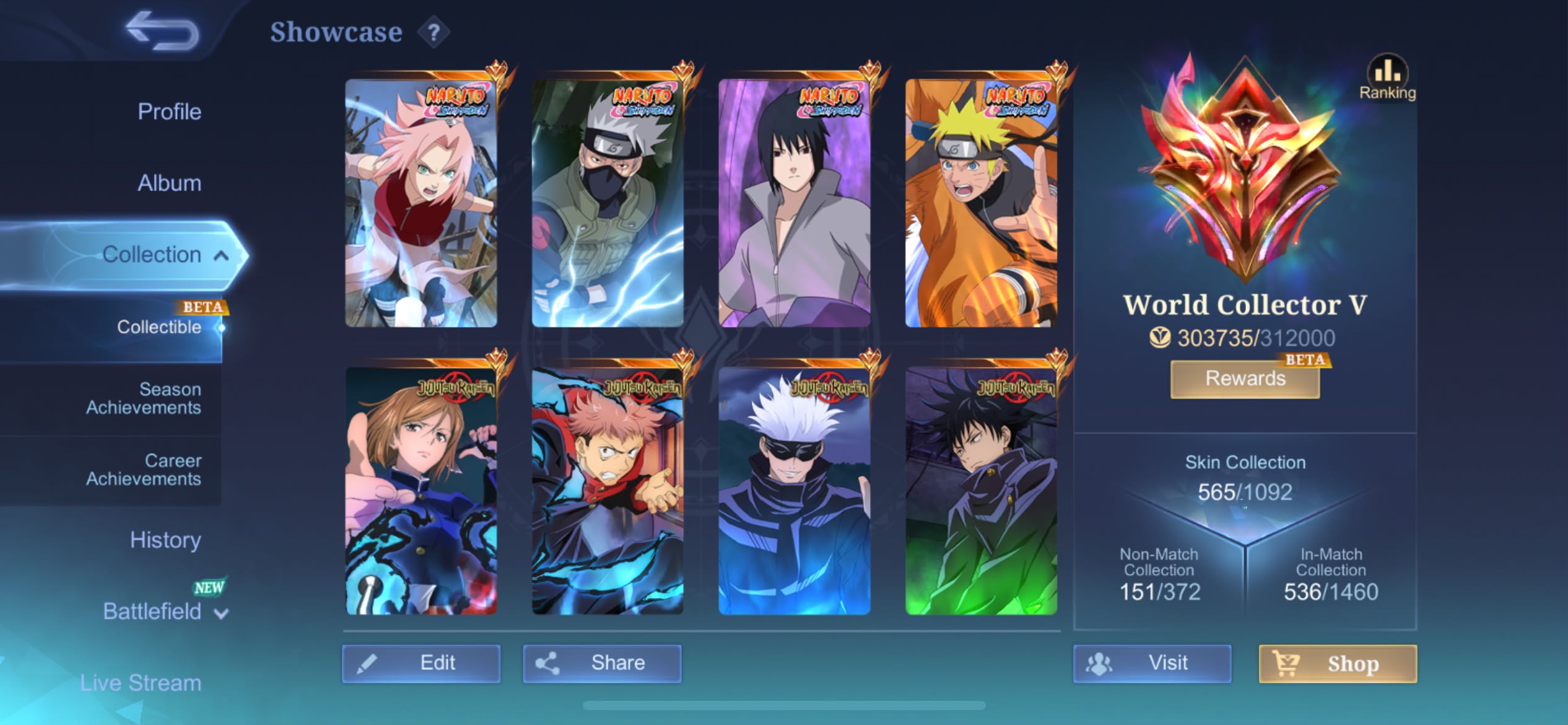
Task: Go back with the return arrow
Action: [x=162, y=31]
